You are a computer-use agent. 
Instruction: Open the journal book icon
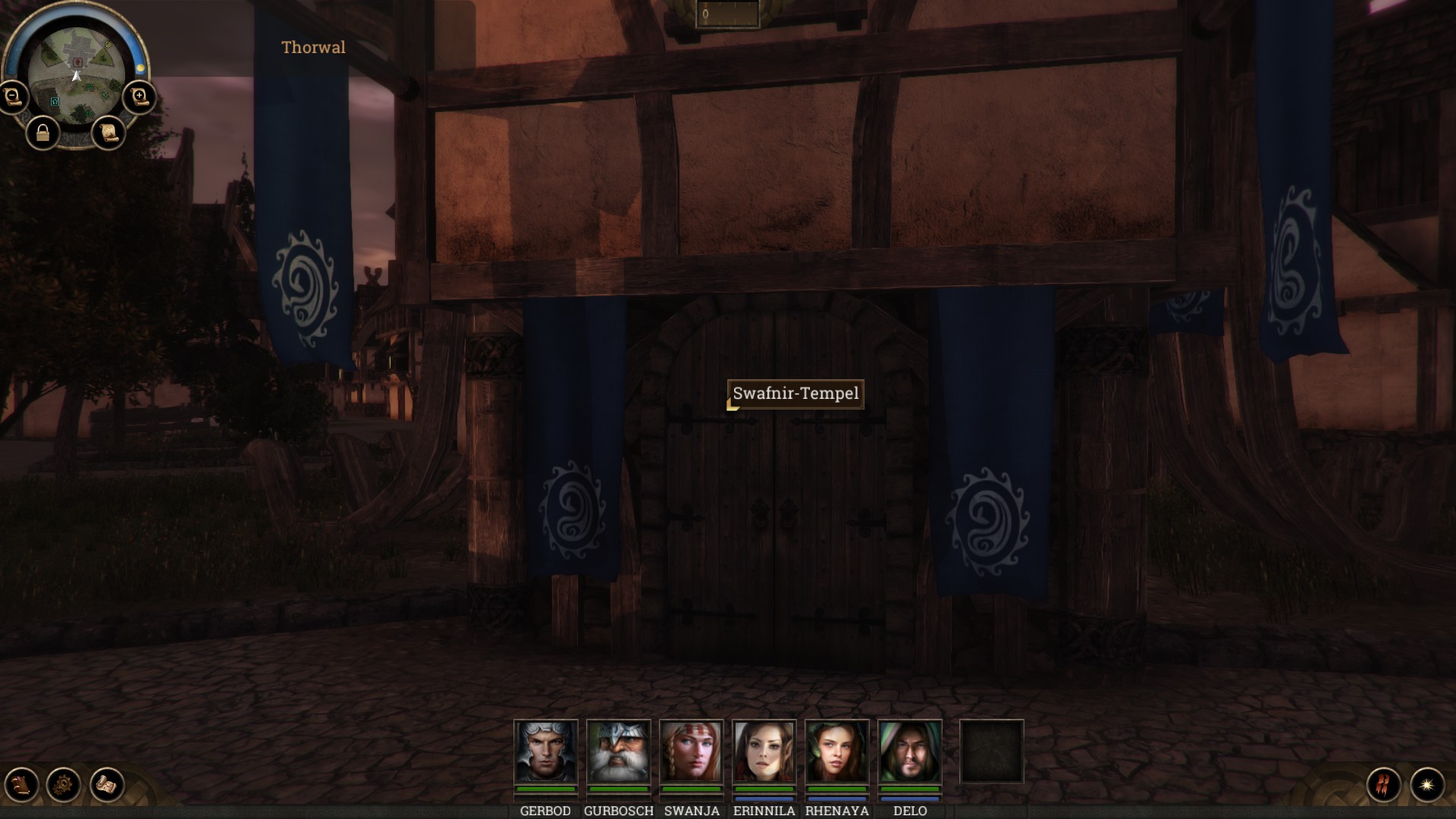click(21, 784)
